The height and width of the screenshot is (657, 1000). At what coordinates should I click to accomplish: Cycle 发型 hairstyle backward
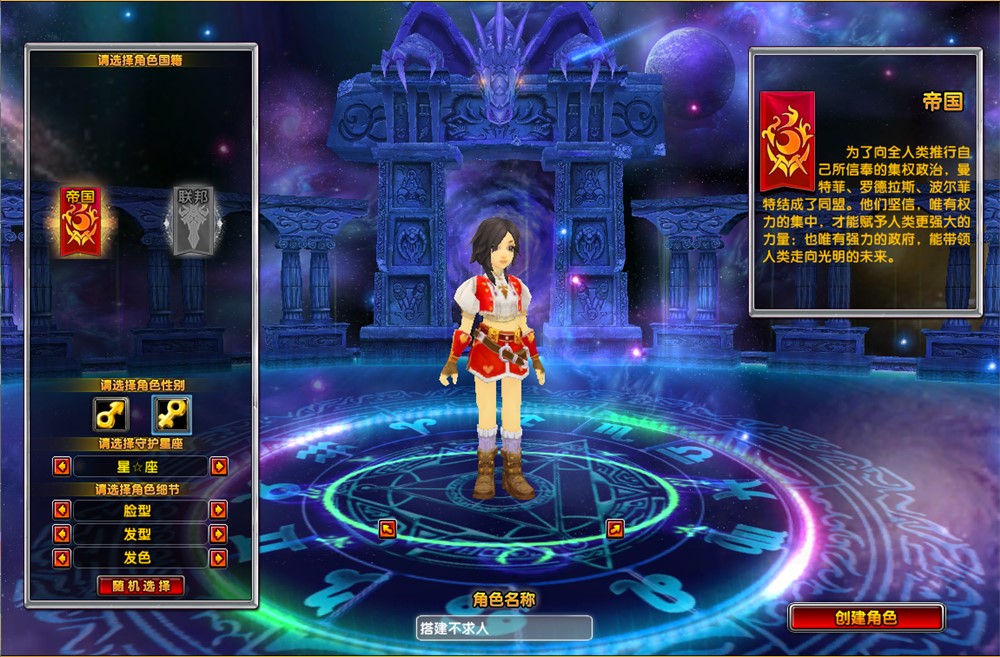[x=61, y=534]
